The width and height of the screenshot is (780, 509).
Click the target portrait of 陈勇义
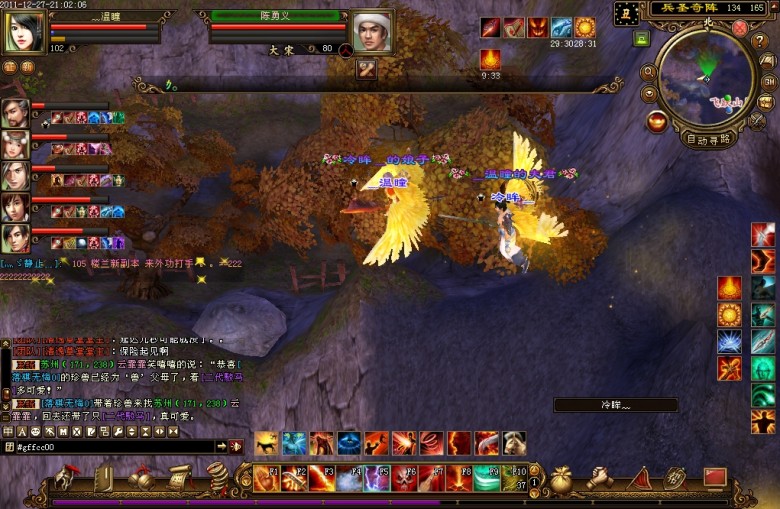coord(372,32)
